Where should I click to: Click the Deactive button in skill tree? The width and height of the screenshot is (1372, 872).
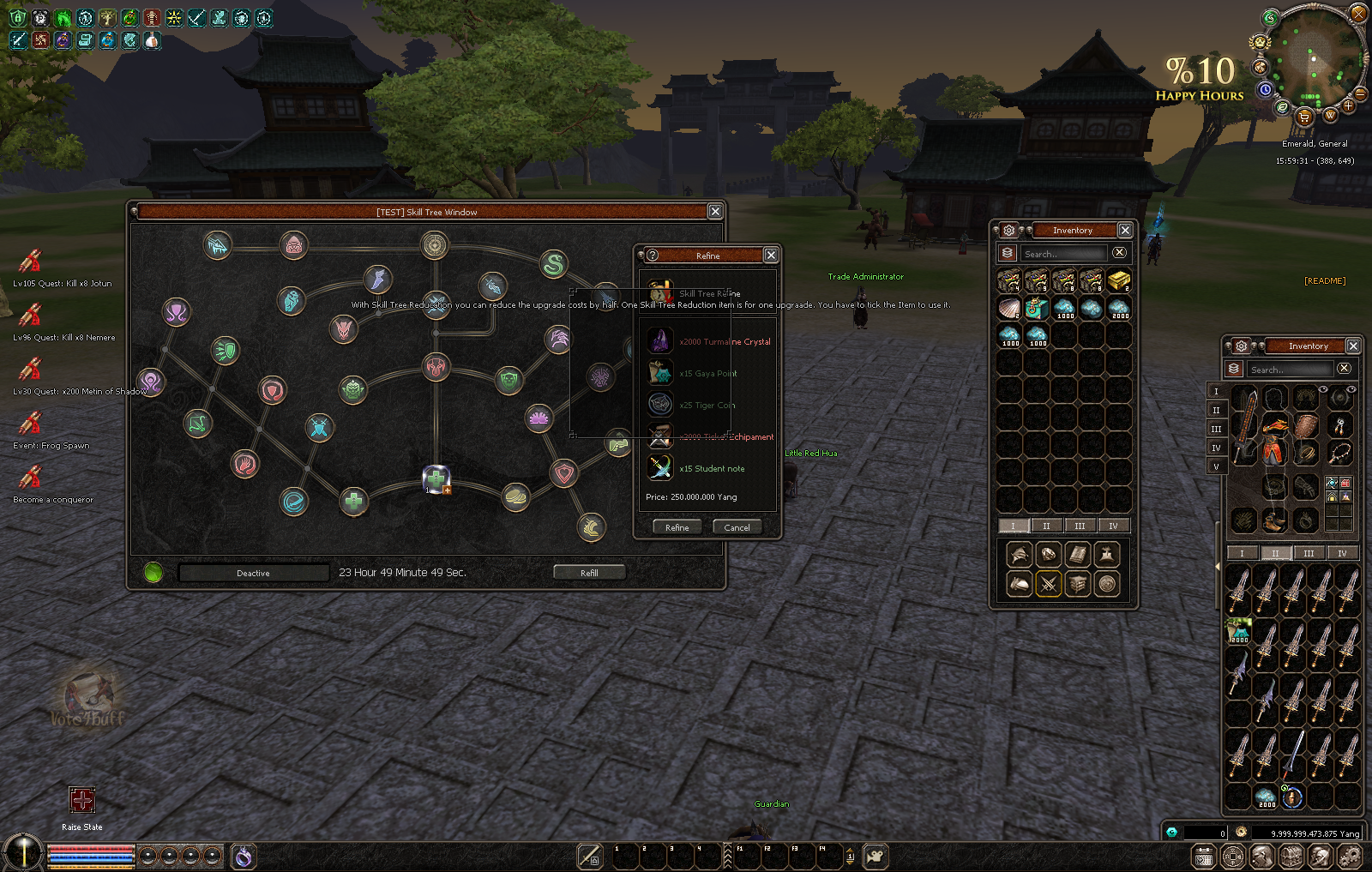click(253, 573)
